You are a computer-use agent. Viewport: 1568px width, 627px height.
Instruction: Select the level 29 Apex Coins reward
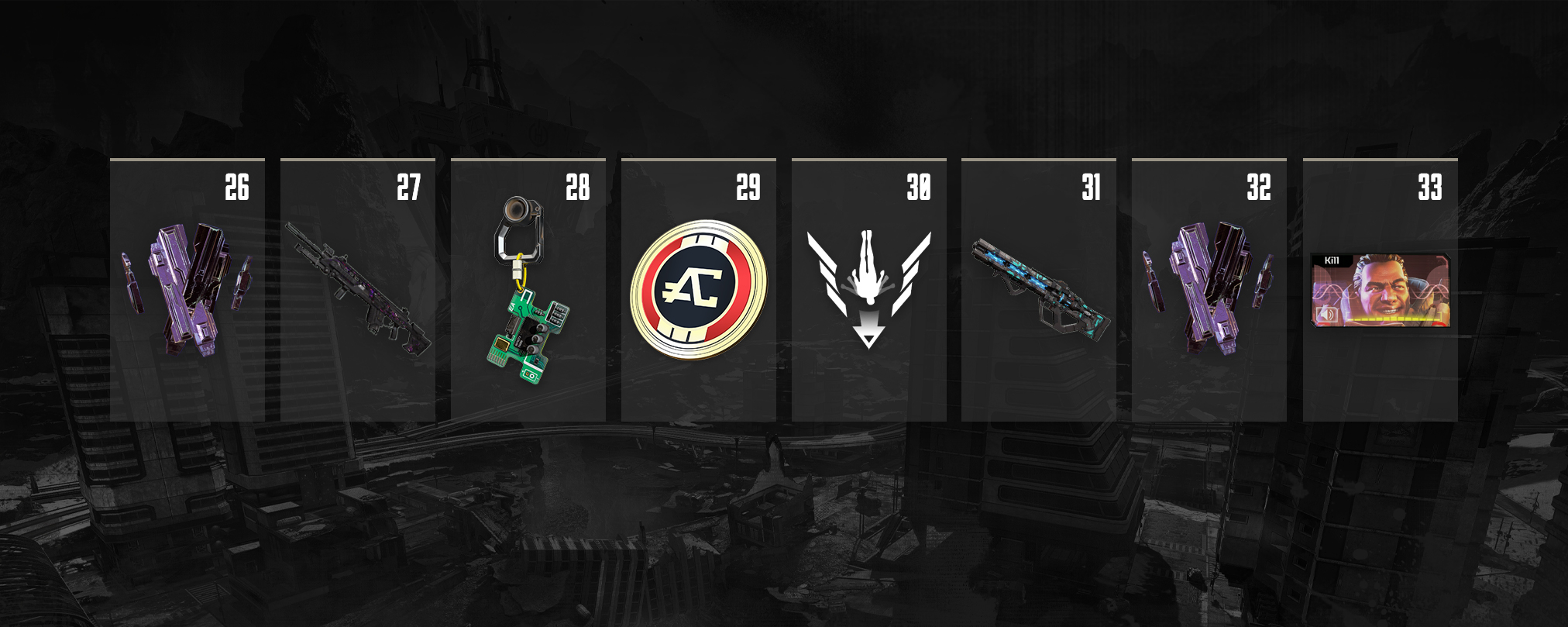coord(698,289)
